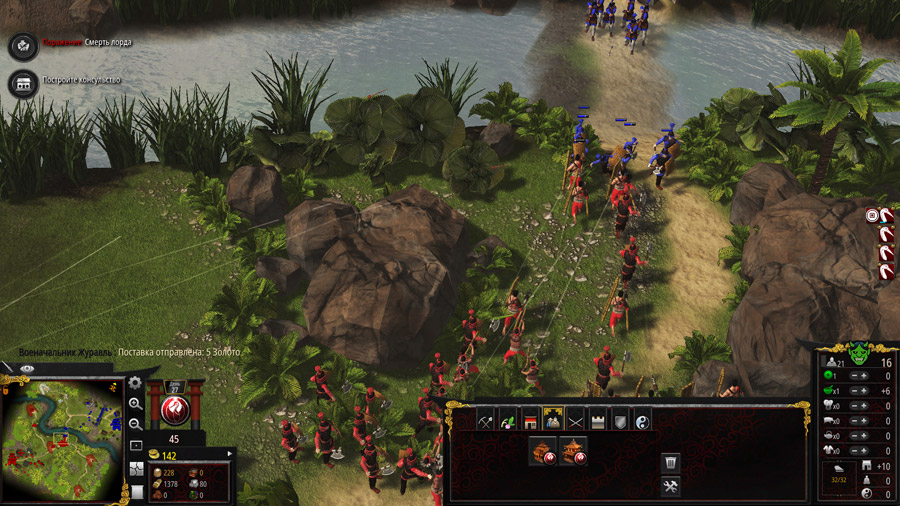Zoom out the minimap with the minus magnifier
Viewport: 900px width, 506px height.
pos(135,423)
